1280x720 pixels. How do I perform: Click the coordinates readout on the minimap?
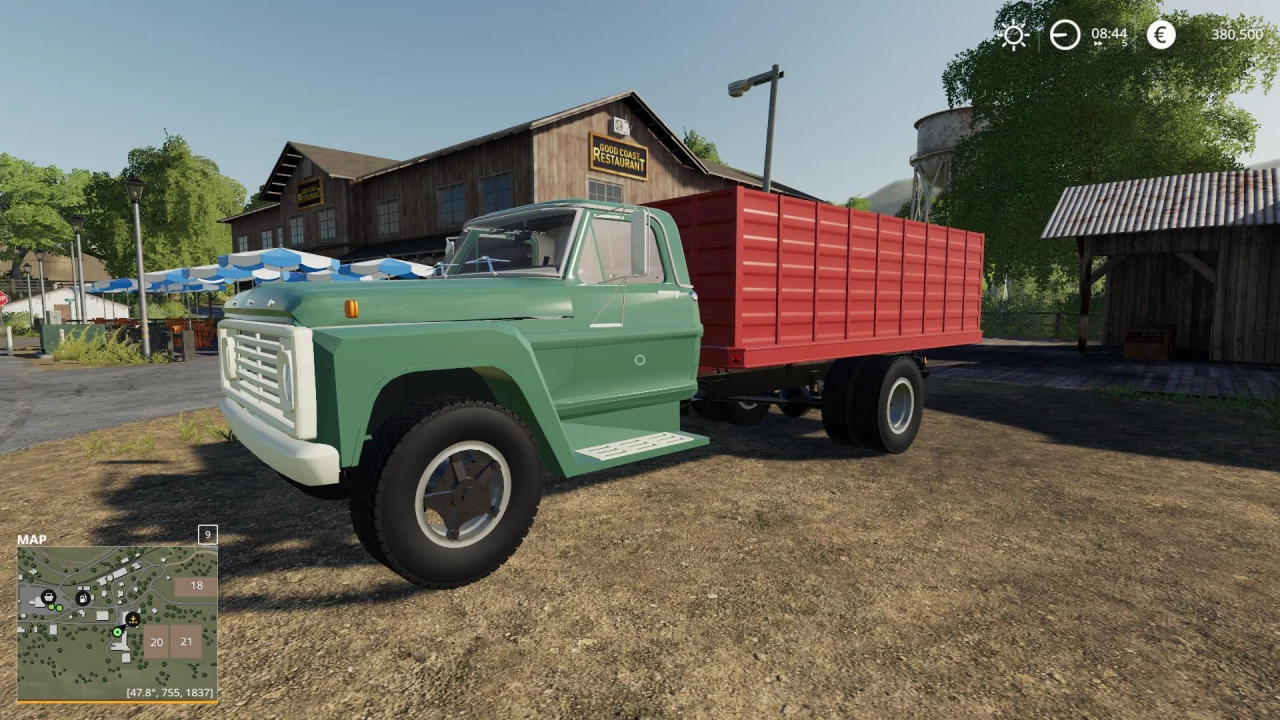pyautogui.click(x=168, y=693)
